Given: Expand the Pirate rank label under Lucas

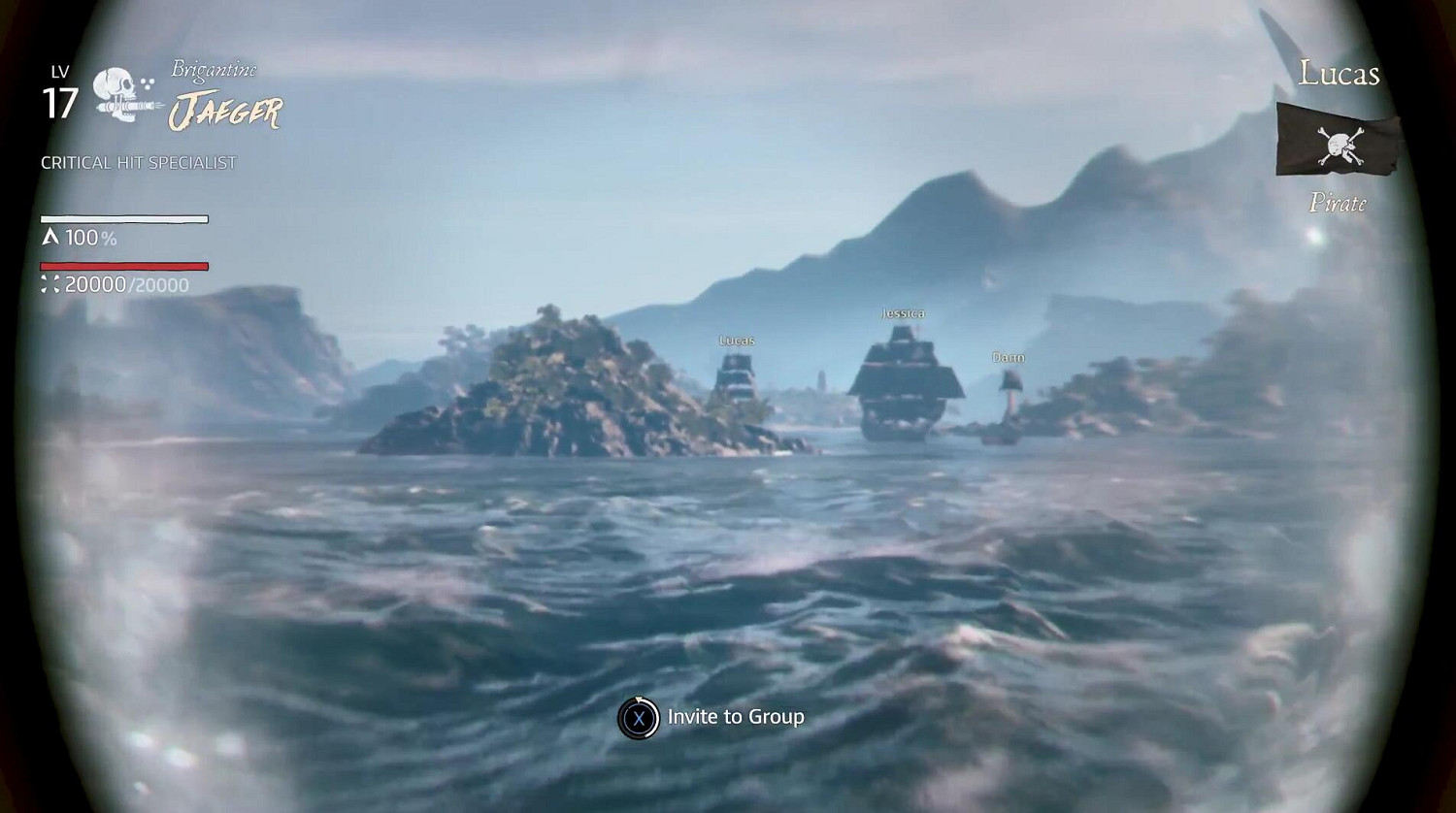Looking at the screenshot, I should (x=1340, y=204).
